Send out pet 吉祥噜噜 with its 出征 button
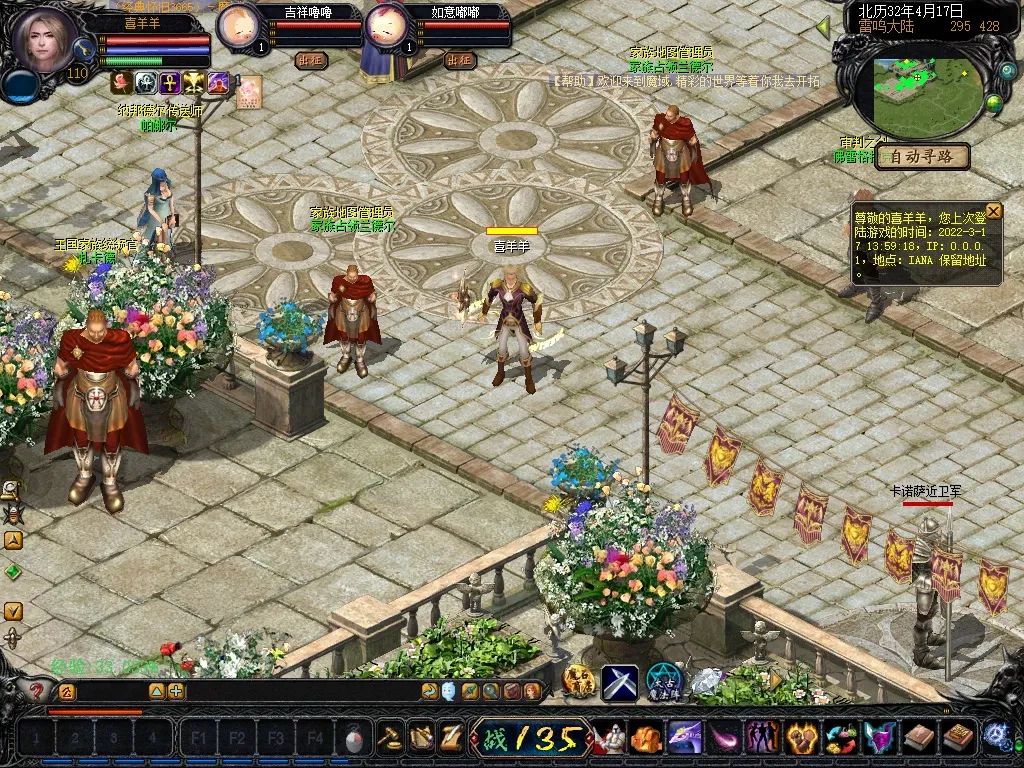Viewport: 1024px width, 768px height. click(x=312, y=60)
